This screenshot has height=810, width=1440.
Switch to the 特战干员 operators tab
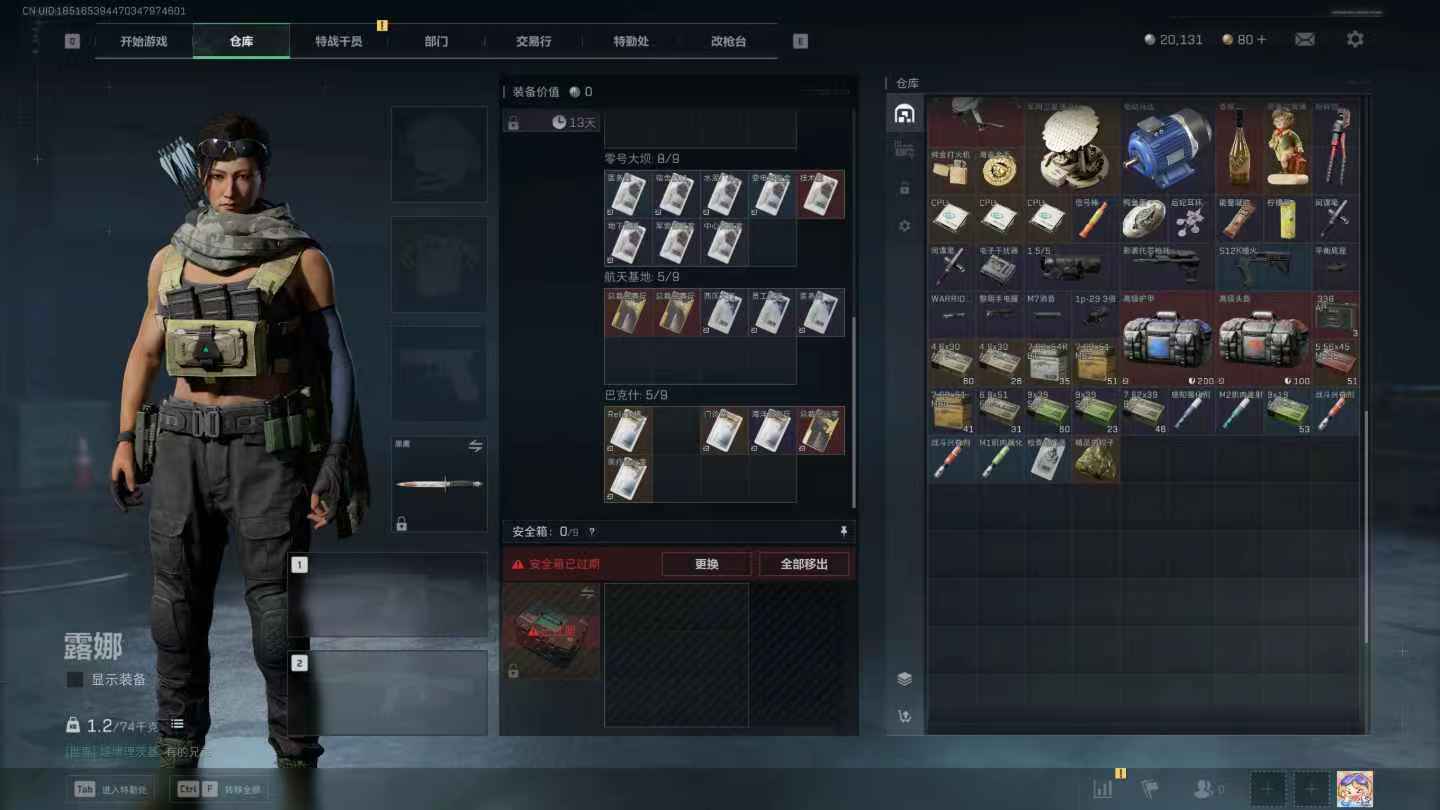click(338, 41)
